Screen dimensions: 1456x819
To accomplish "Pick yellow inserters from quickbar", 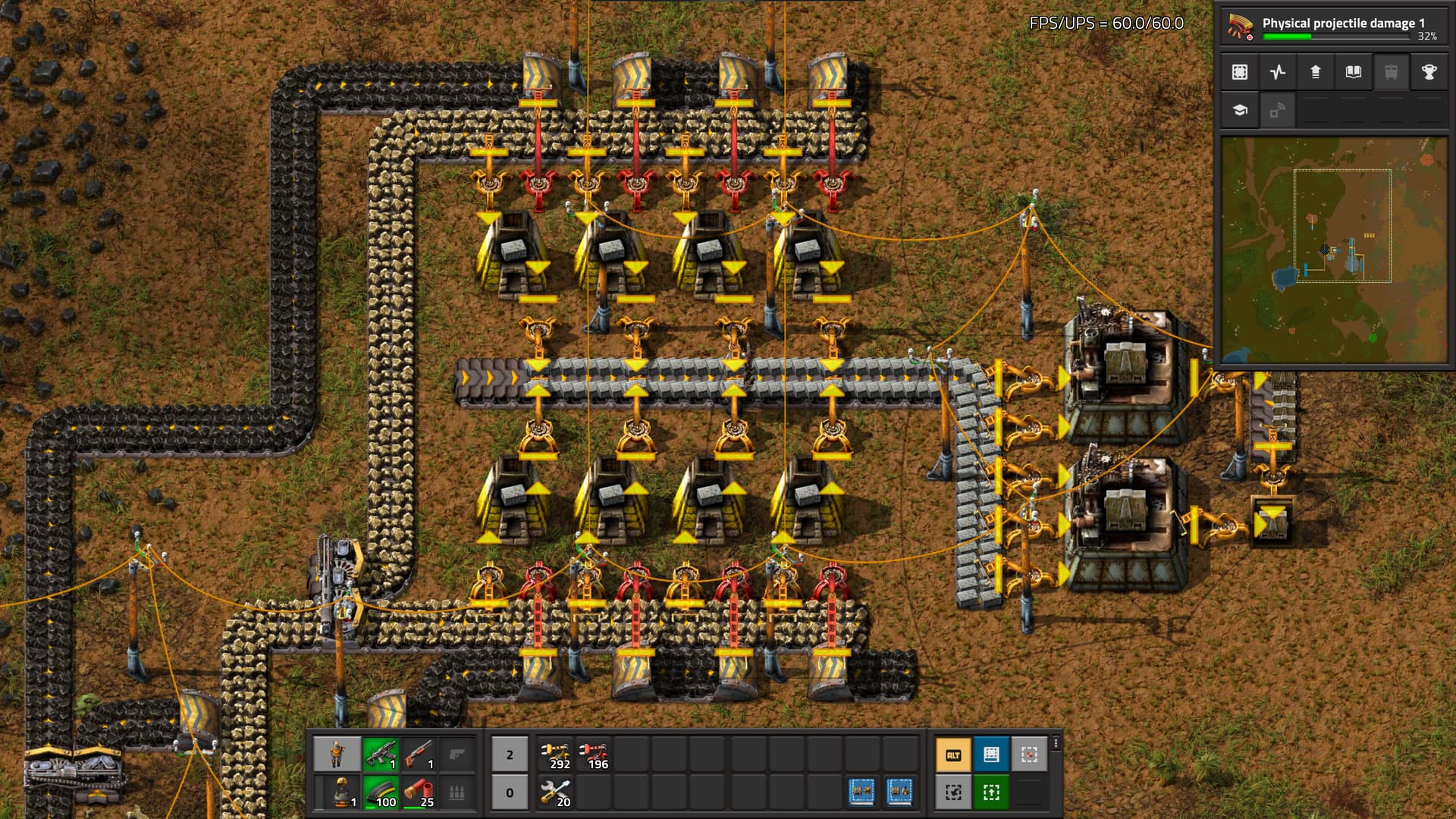I will [556, 755].
